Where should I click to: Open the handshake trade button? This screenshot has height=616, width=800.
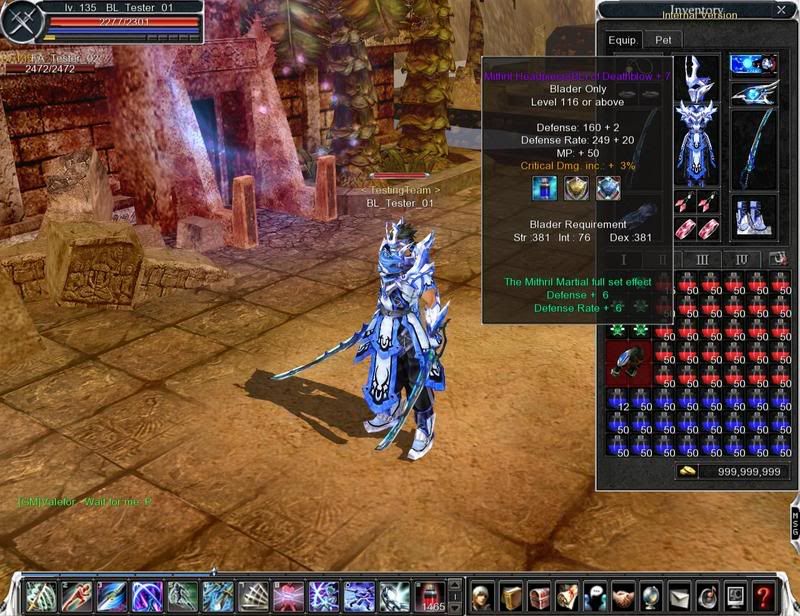pos(623,596)
